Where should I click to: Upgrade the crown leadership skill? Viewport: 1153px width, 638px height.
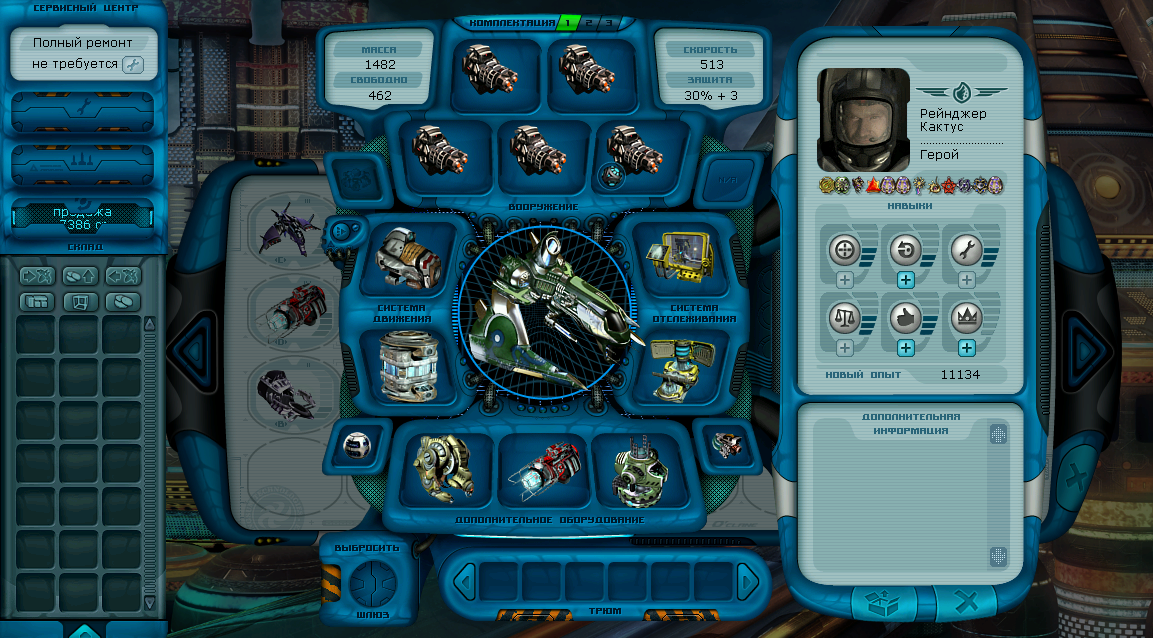coord(967,348)
